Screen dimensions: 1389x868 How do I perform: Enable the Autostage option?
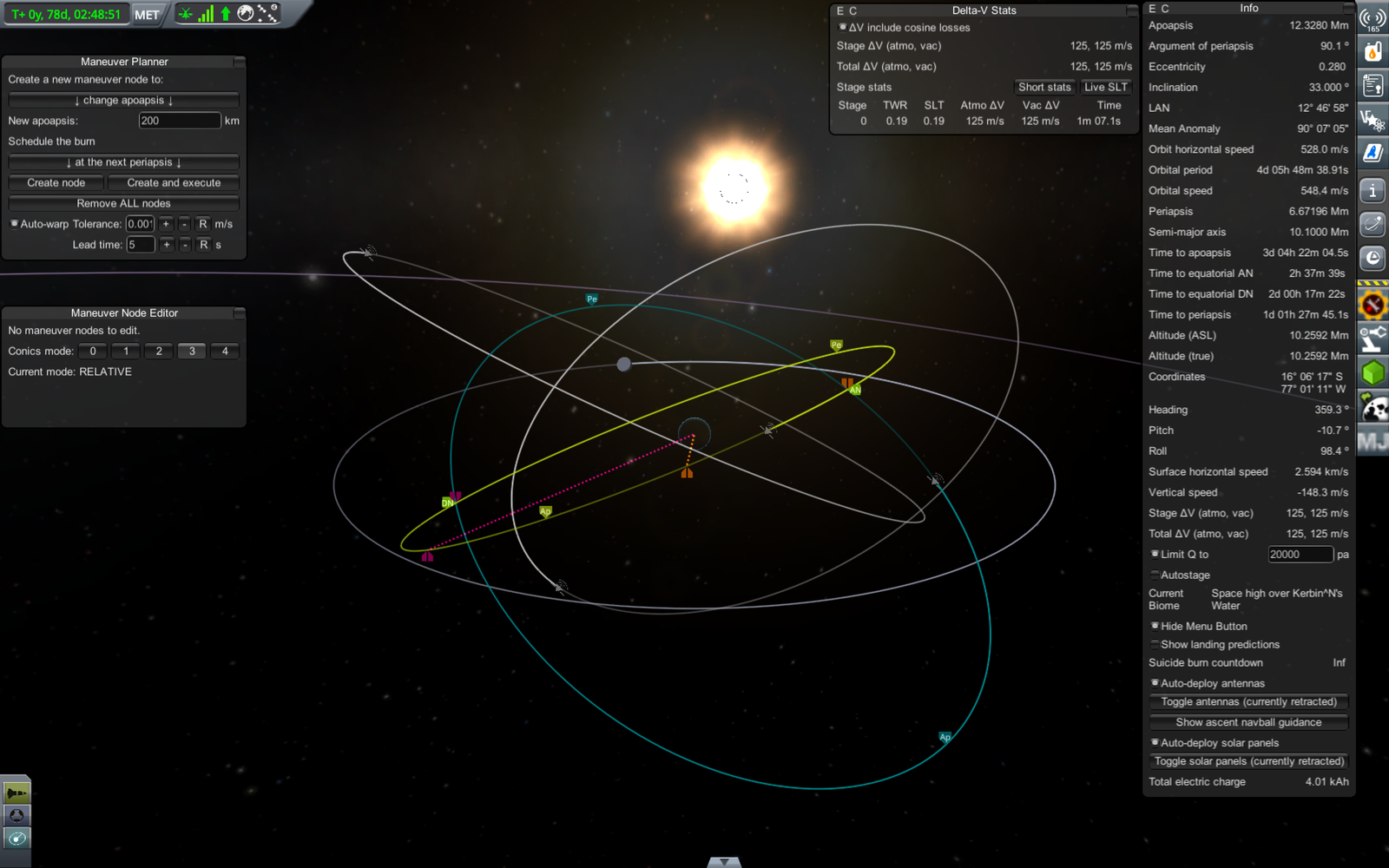pyautogui.click(x=1155, y=575)
